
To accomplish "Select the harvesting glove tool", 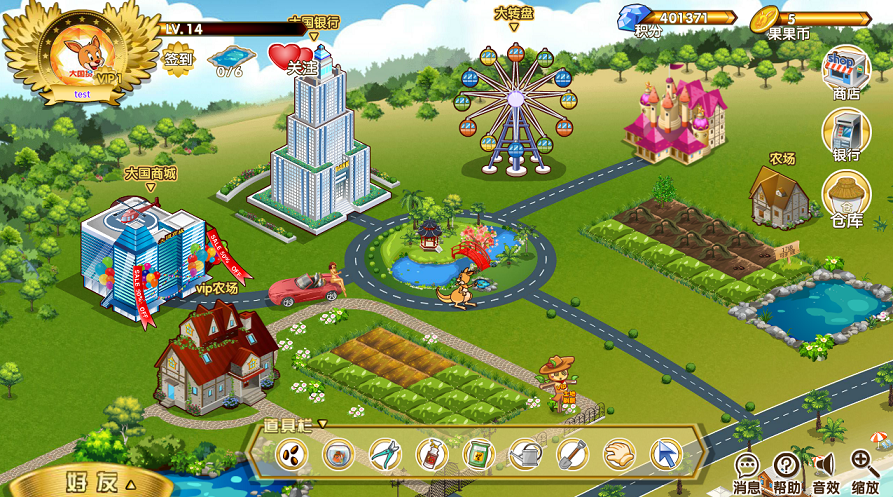I will (619, 455).
